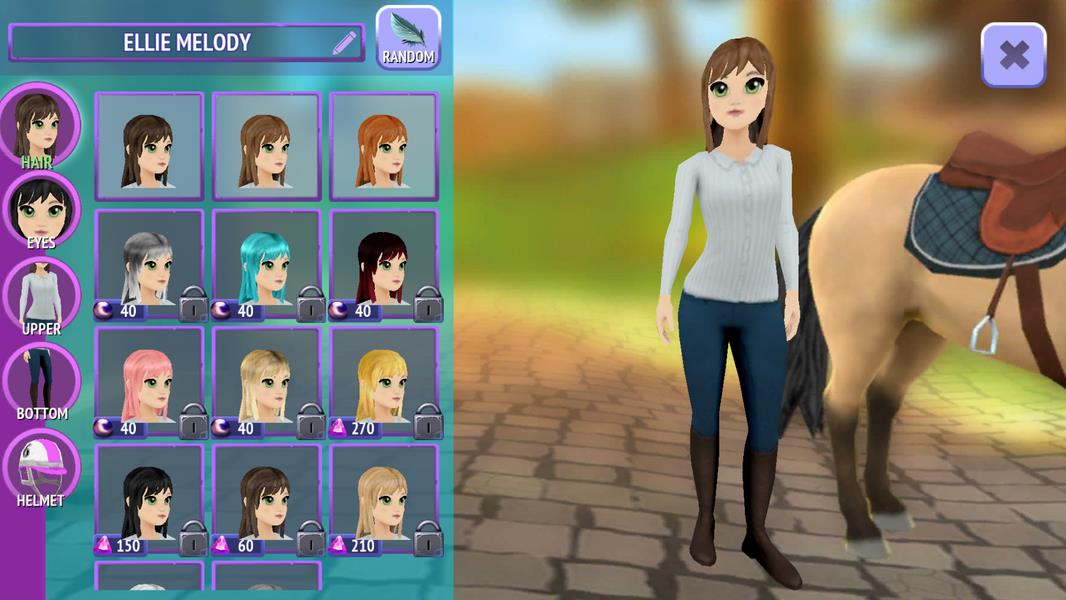Screen dimensions: 1066x600
Task: Edit the Ellie Melody name field
Action: coord(344,43)
